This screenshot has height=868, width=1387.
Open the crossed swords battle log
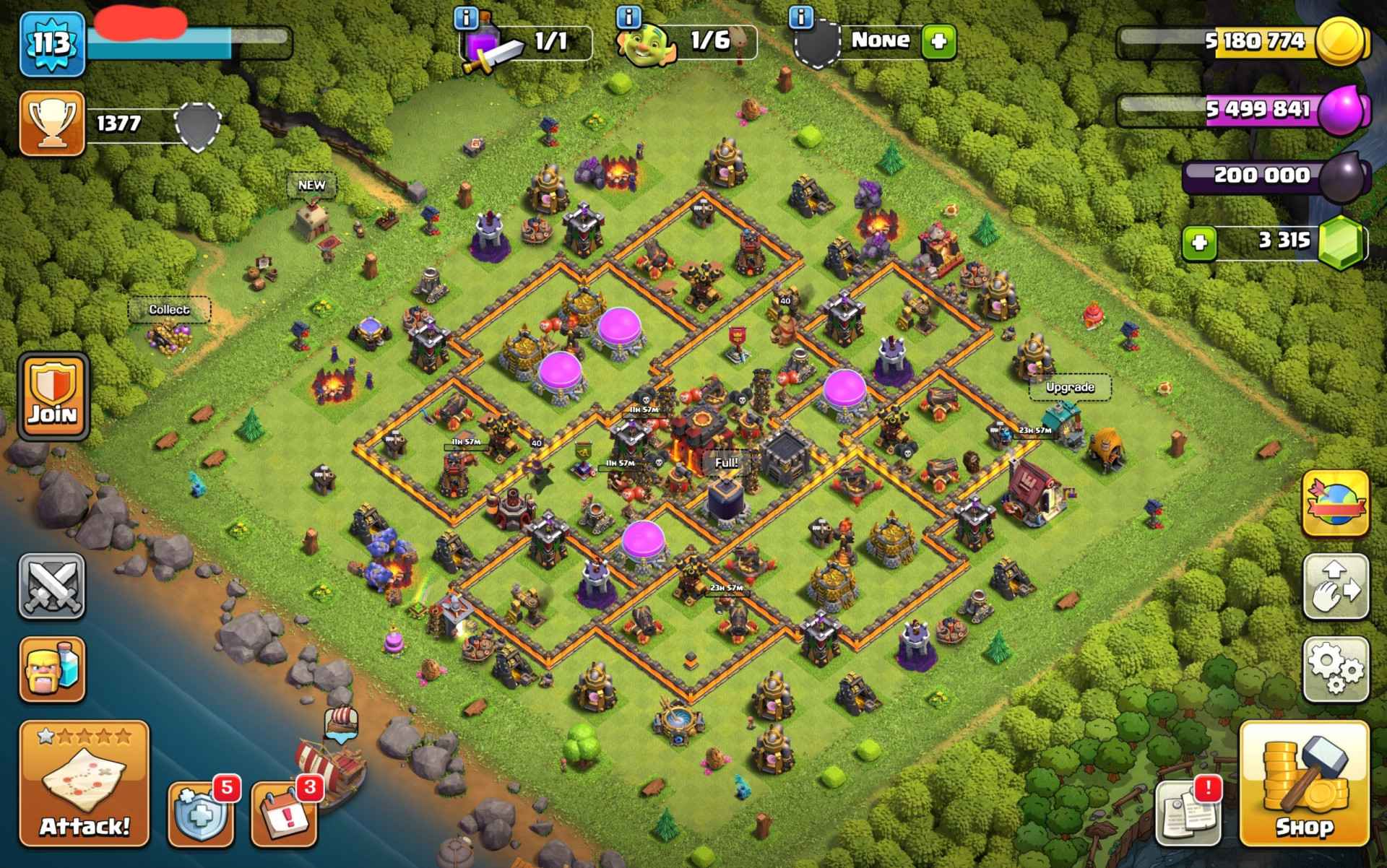pos(51,586)
